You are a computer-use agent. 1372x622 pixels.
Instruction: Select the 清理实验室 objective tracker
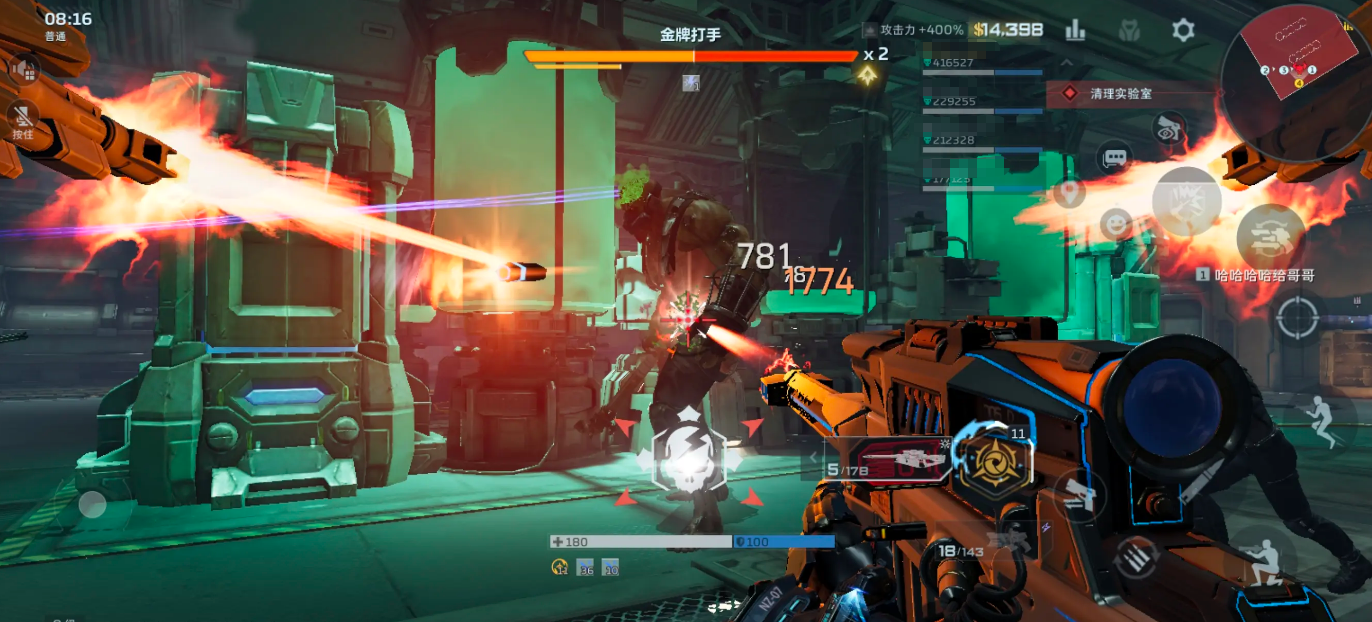[1130, 93]
